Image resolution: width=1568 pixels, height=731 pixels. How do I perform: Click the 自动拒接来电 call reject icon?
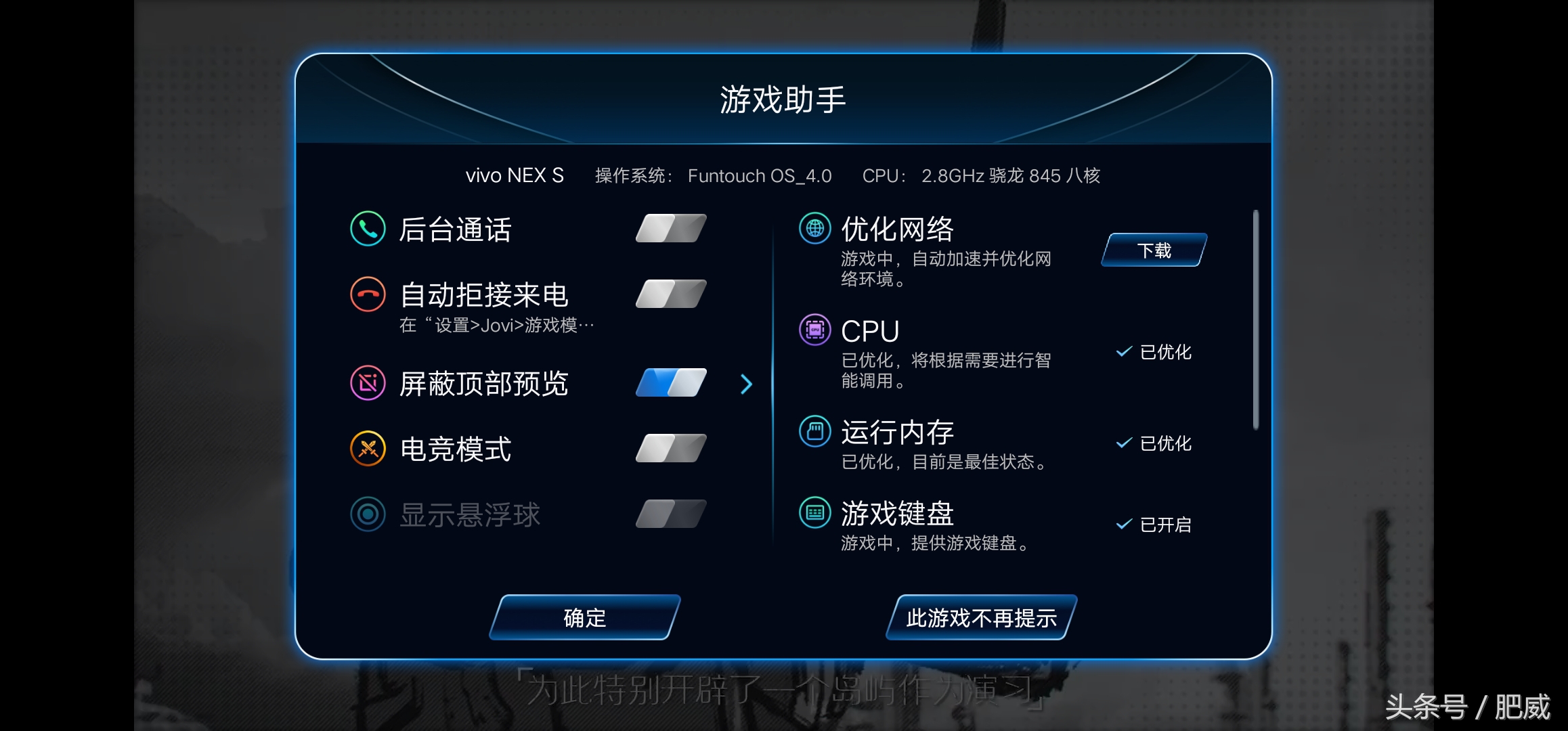coord(366,295)
